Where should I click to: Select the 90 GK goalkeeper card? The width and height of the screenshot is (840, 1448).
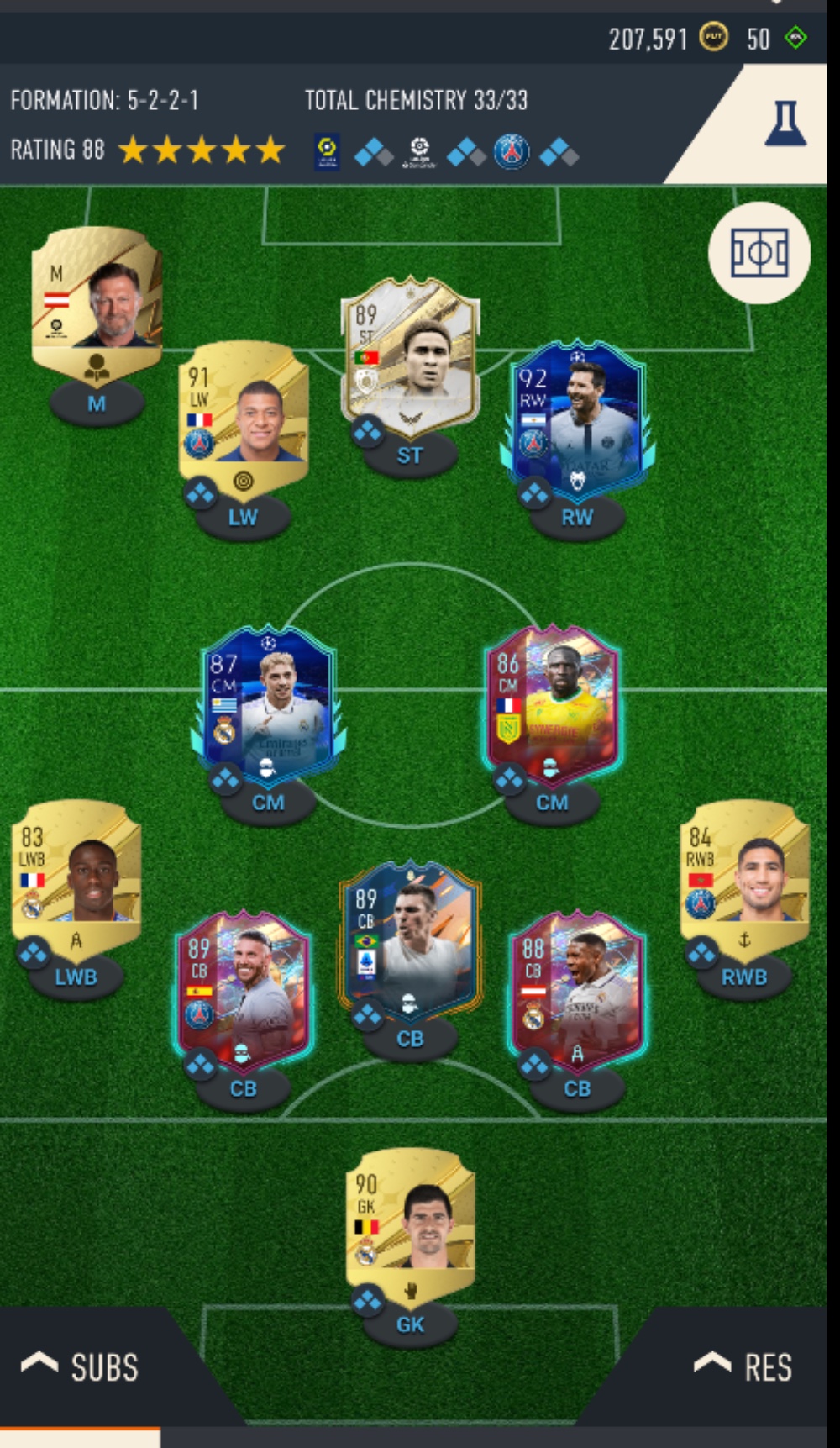tap(411, 1221)
